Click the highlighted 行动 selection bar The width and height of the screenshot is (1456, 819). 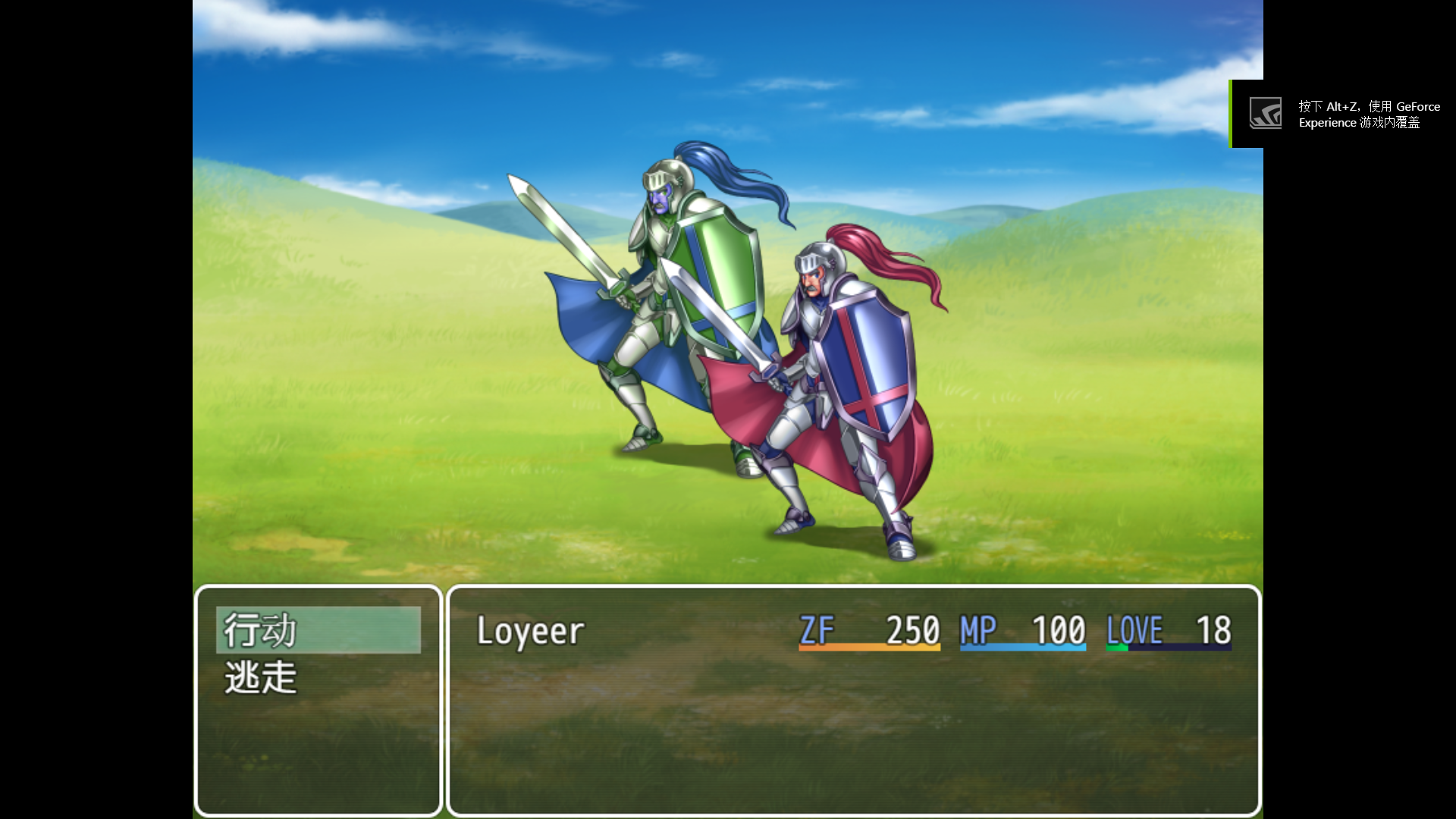(x=318, y=630)
